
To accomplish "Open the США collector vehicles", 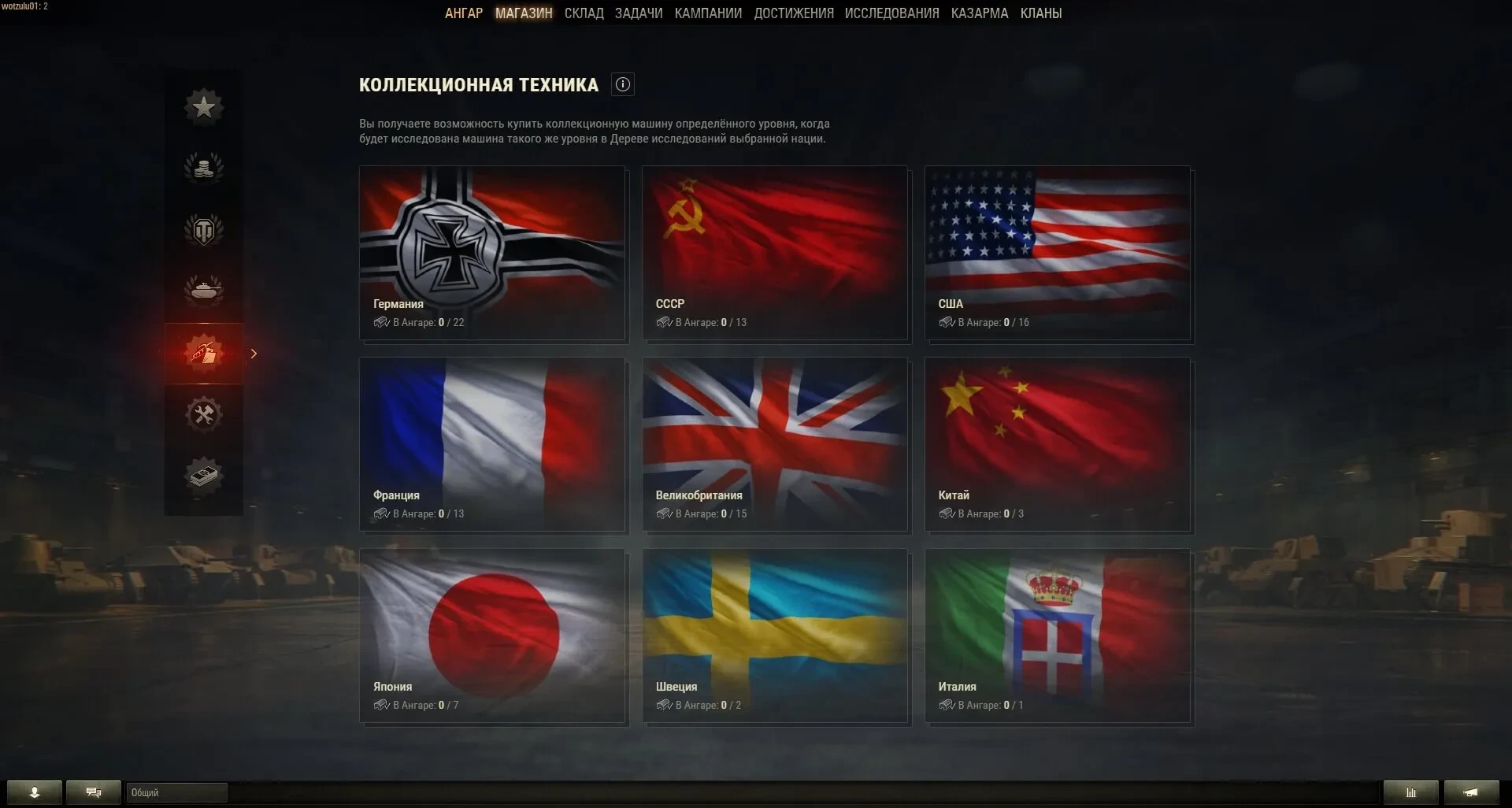I will tap(1058, 253).
